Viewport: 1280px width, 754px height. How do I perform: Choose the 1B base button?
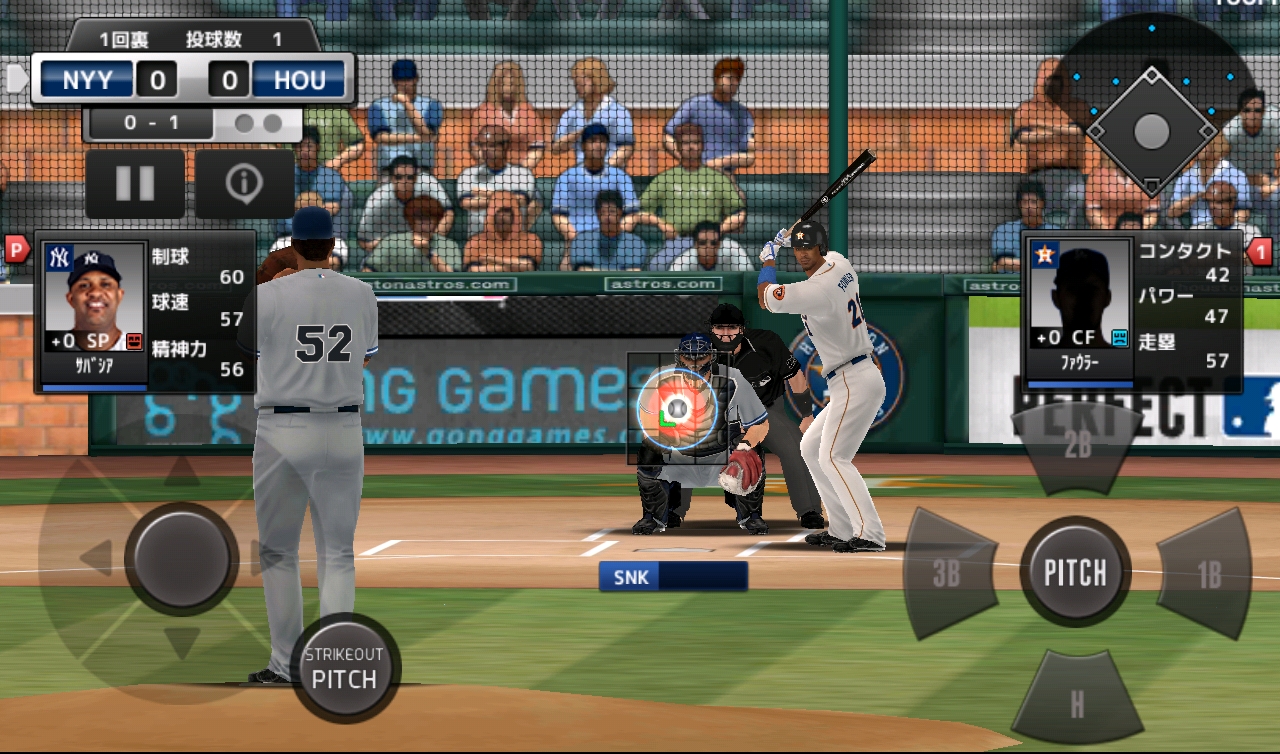(x=1206, y=573)
